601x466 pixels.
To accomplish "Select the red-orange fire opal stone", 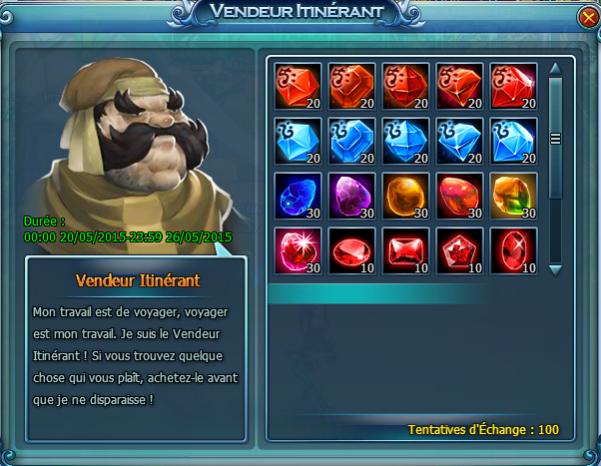I will [x=460, y=195].
